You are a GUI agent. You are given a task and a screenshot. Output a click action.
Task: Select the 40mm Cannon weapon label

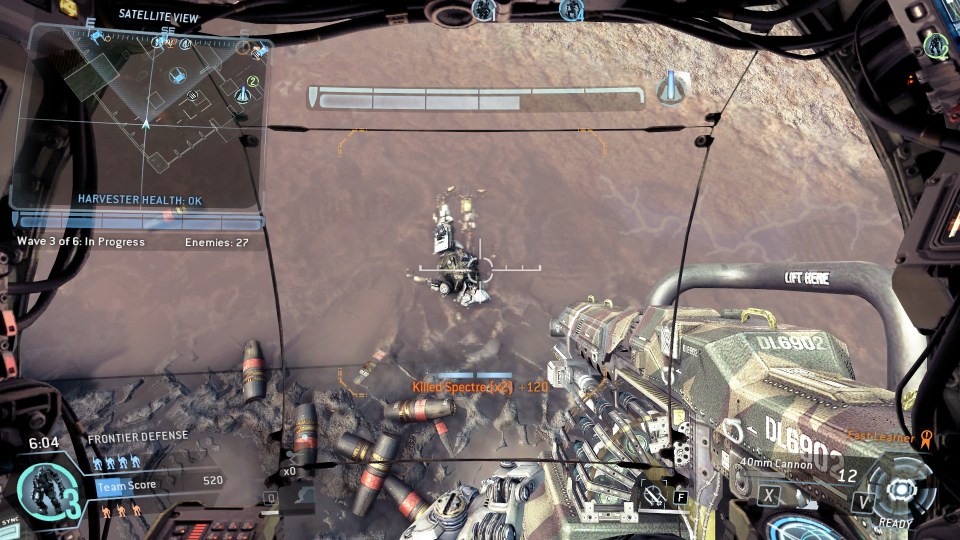(x=776, y=462)
